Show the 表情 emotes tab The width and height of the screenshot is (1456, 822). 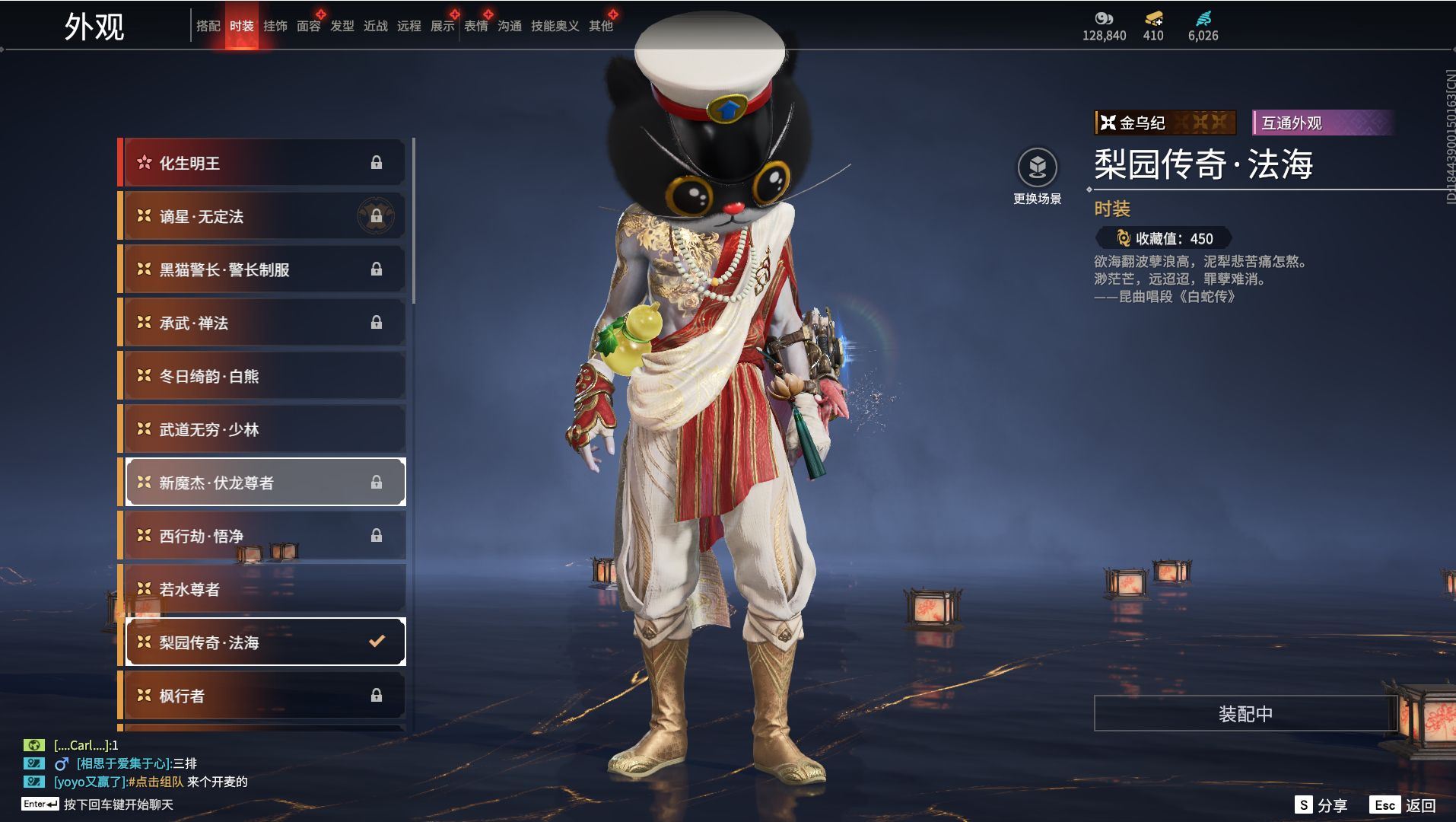475,26
